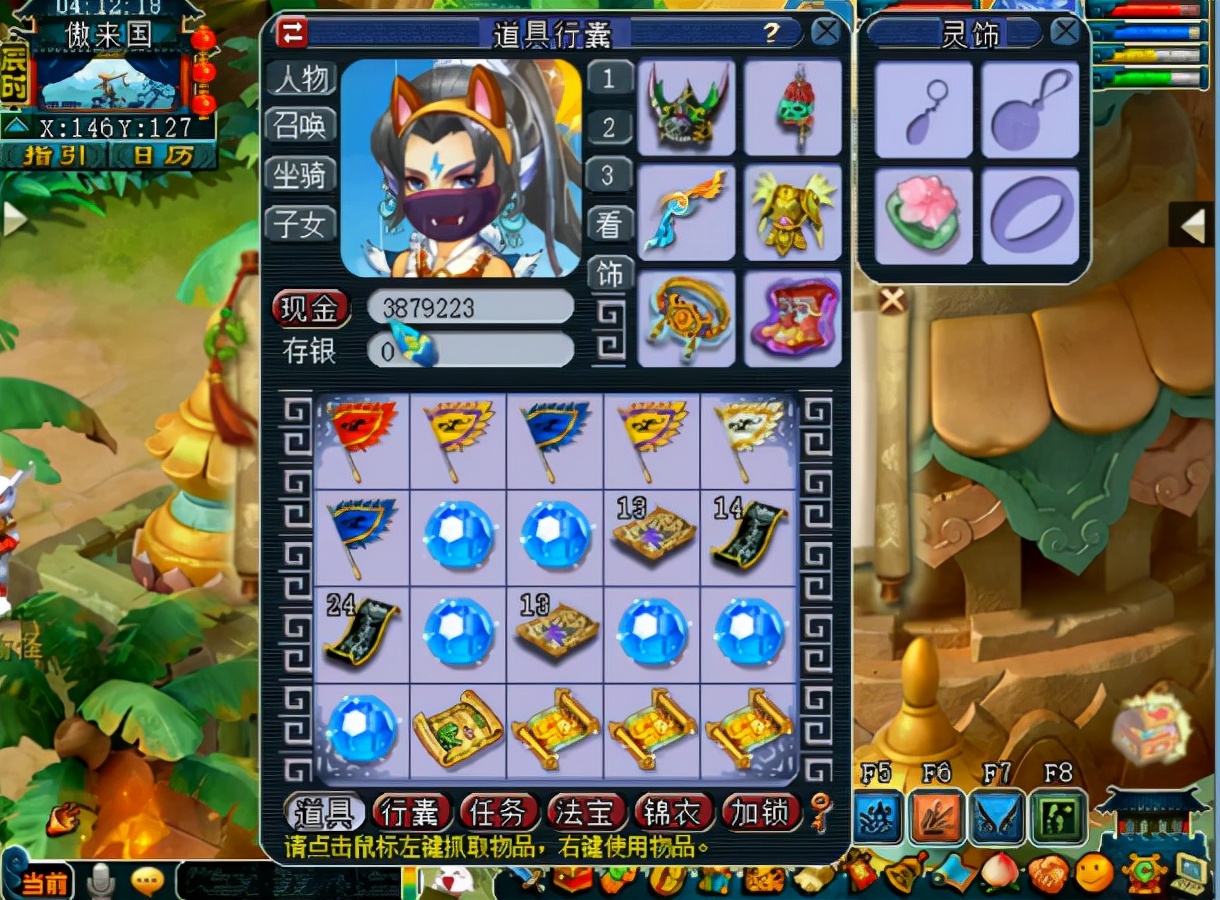Viewport: 1220px width, 900px height.
Task: Open the 坐骑 mount tab
Action: point(301,175)
